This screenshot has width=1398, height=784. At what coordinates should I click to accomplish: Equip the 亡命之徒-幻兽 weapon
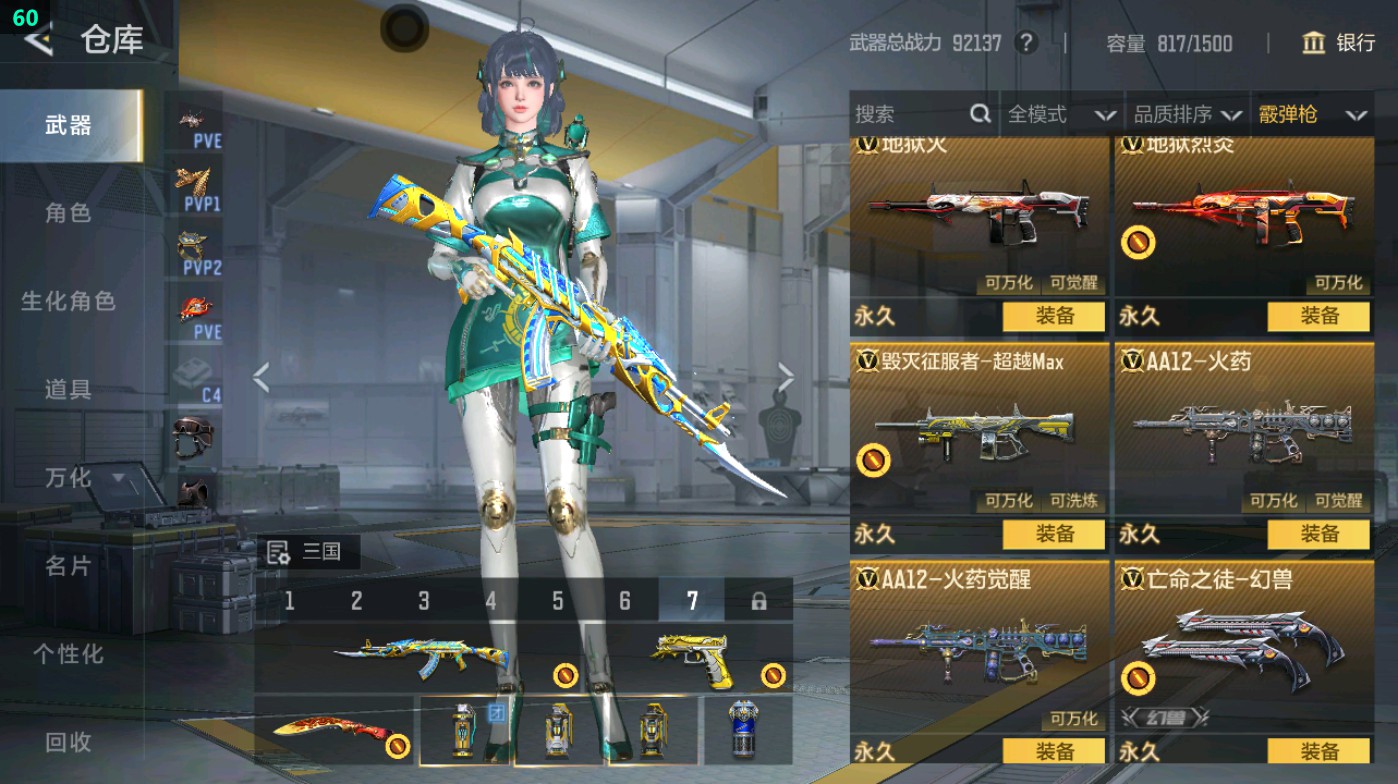tap(1318, 751)
